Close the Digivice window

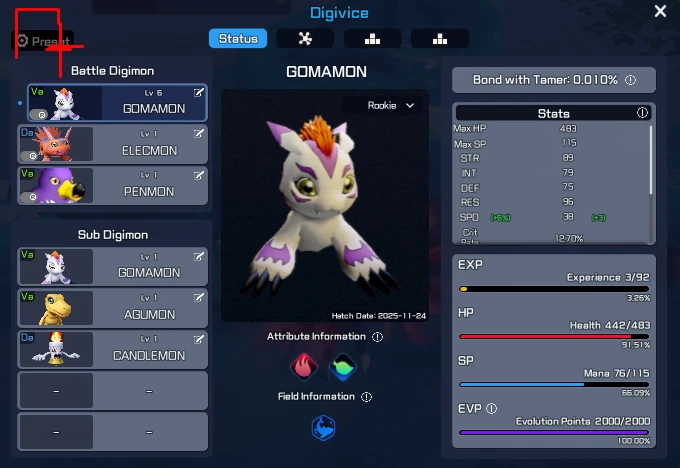[660, 12]
